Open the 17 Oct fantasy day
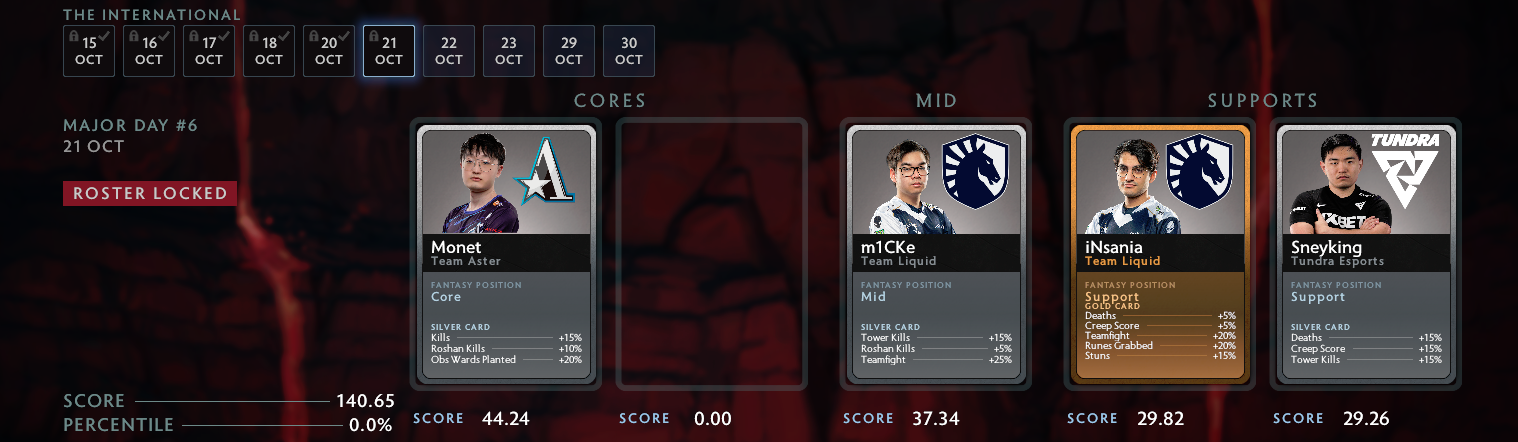Screen dimensions: 1518x442 point(209,51)
